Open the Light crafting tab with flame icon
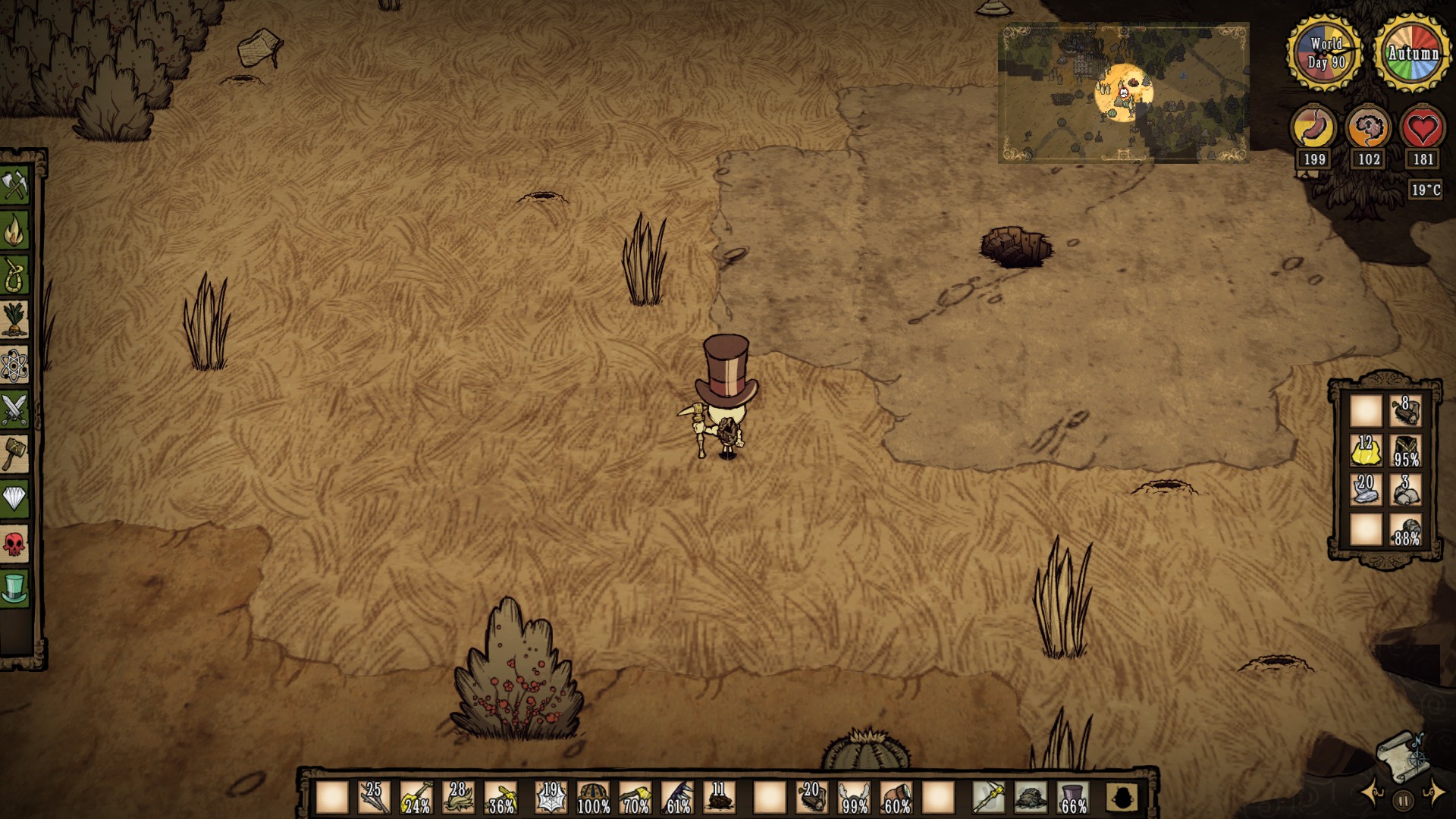Screen dimensions: 1456x819 pos(15,231)
